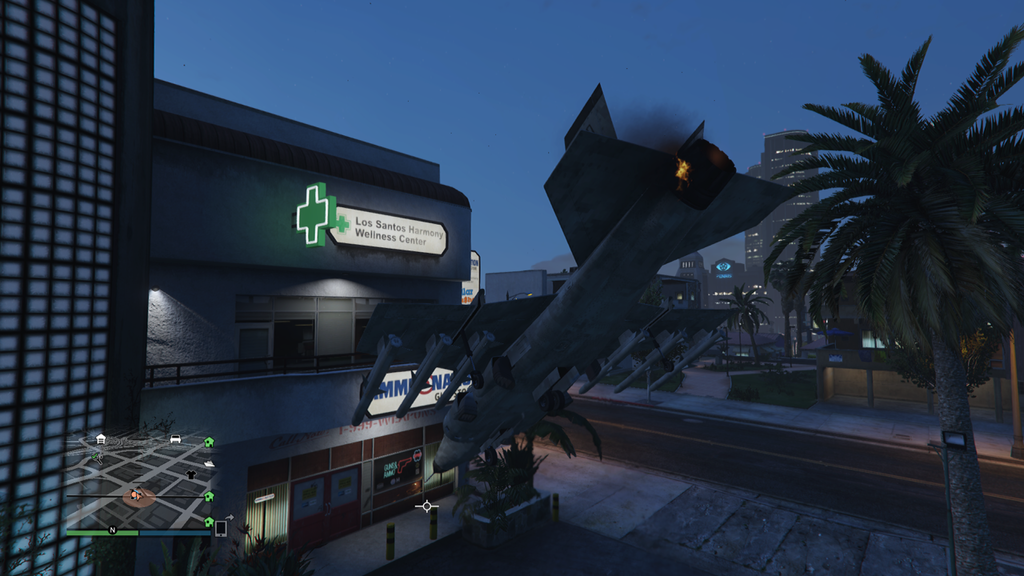This screenshot has width=1024, height=576.
Task: Select the white boat blip on minimap
Action: tap(209, 464)
